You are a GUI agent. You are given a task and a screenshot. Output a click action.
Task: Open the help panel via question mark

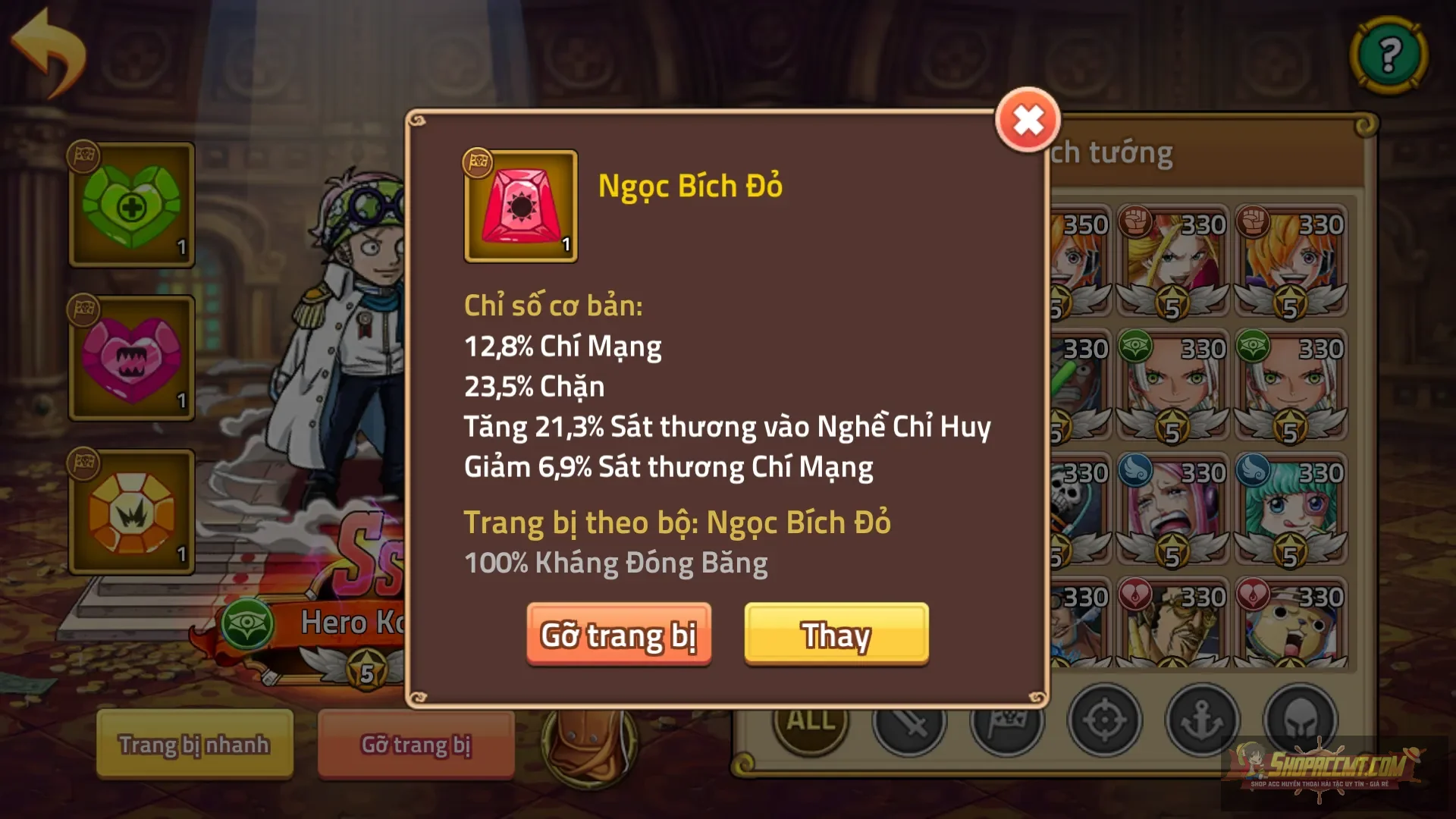click(1388, 55)
